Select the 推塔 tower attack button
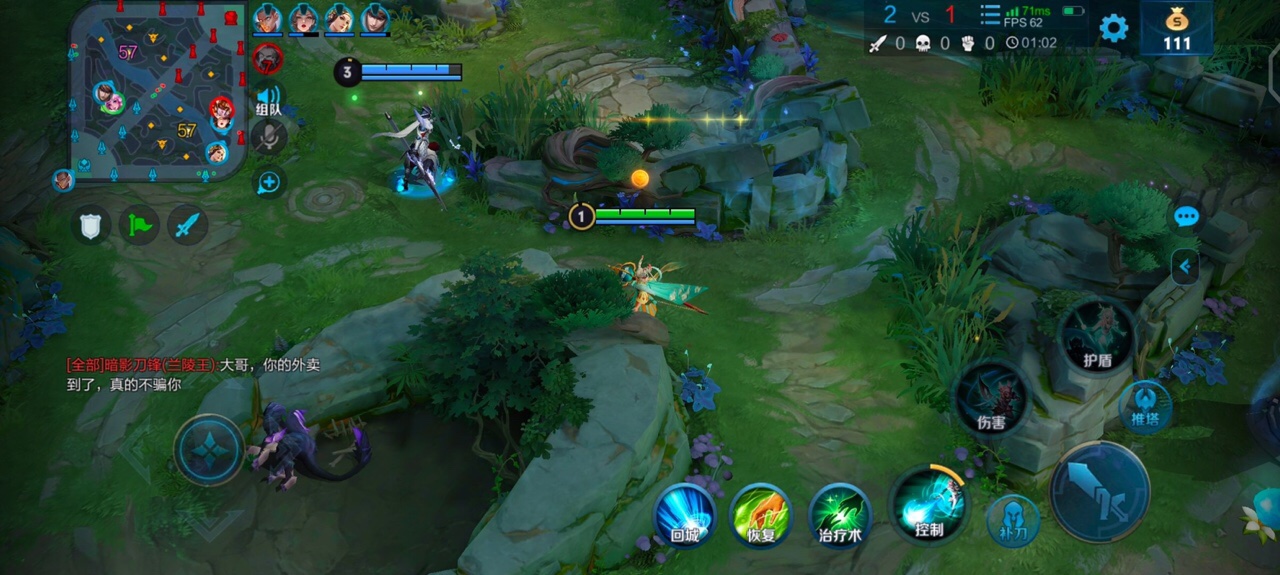The image size is (1280, 575). [1145, 408]
